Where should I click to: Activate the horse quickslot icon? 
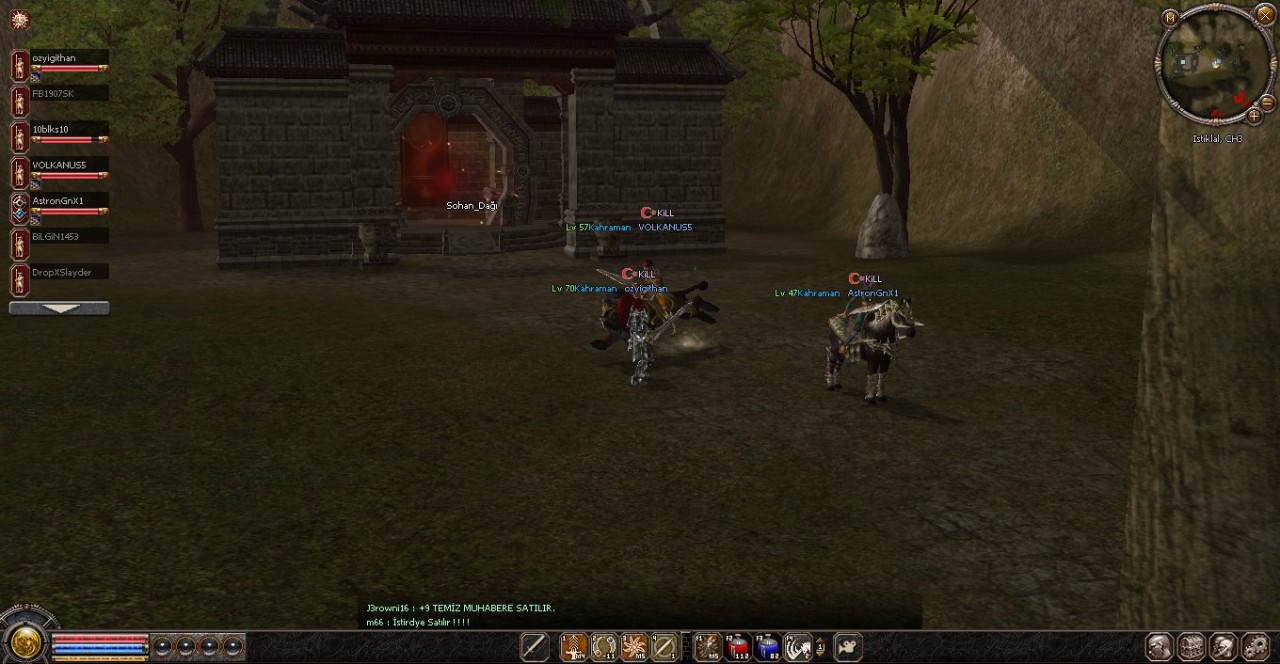pyautogui.click(x=797, y=647)
